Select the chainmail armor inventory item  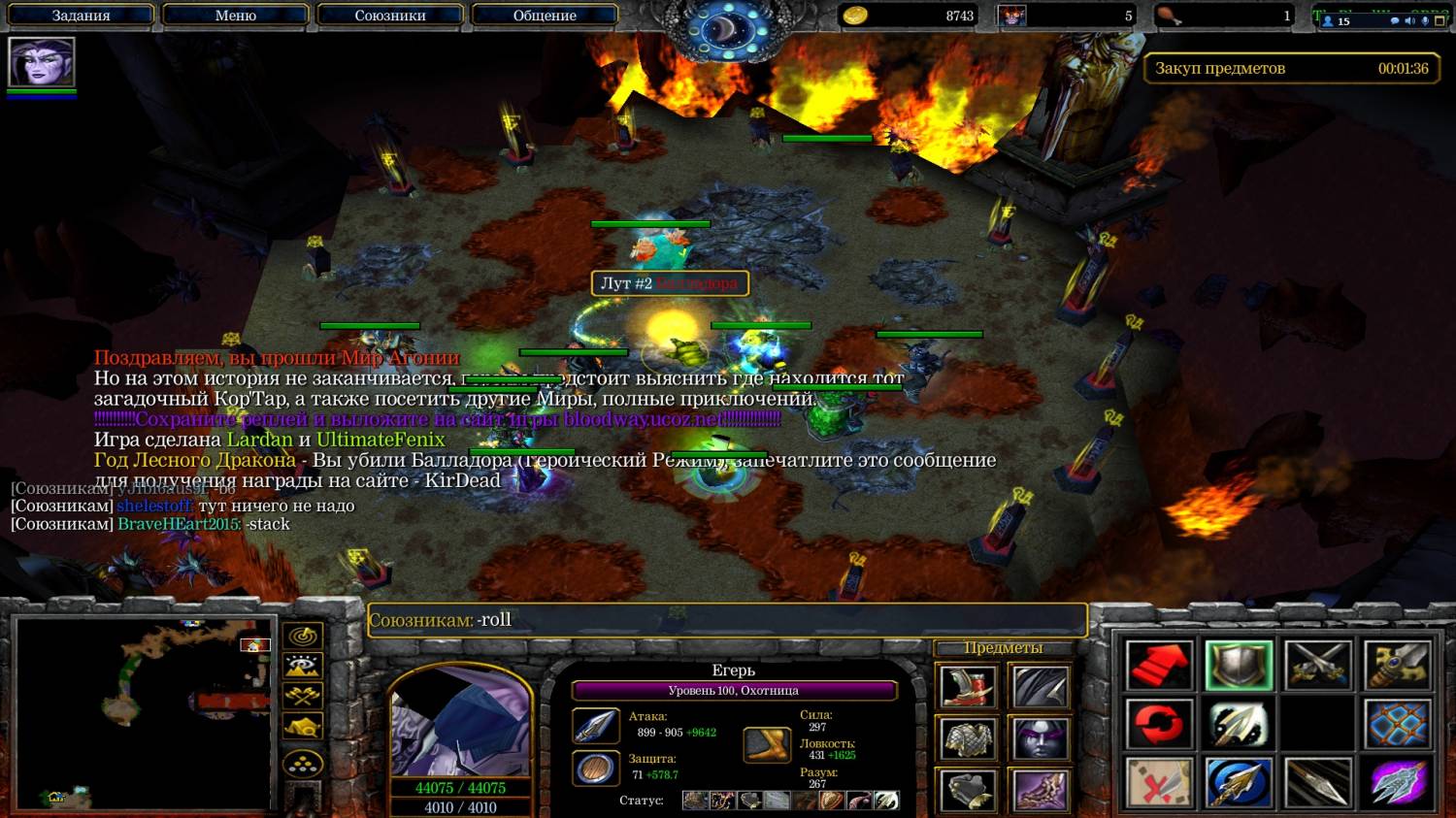[x=967, y=739]
